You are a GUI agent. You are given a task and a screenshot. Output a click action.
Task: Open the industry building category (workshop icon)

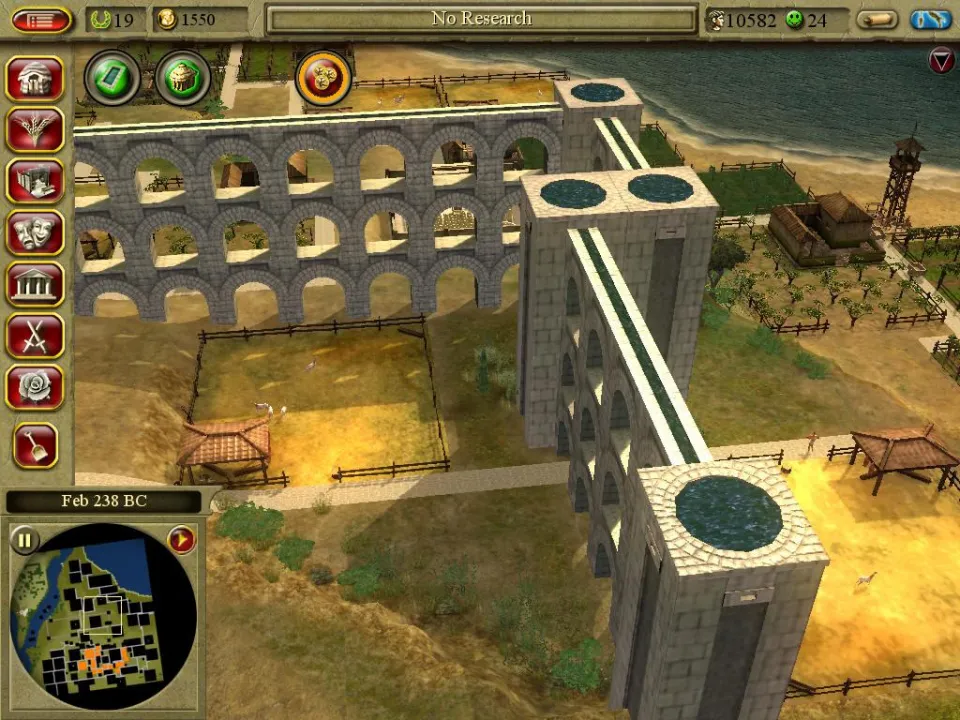[35, 181]
